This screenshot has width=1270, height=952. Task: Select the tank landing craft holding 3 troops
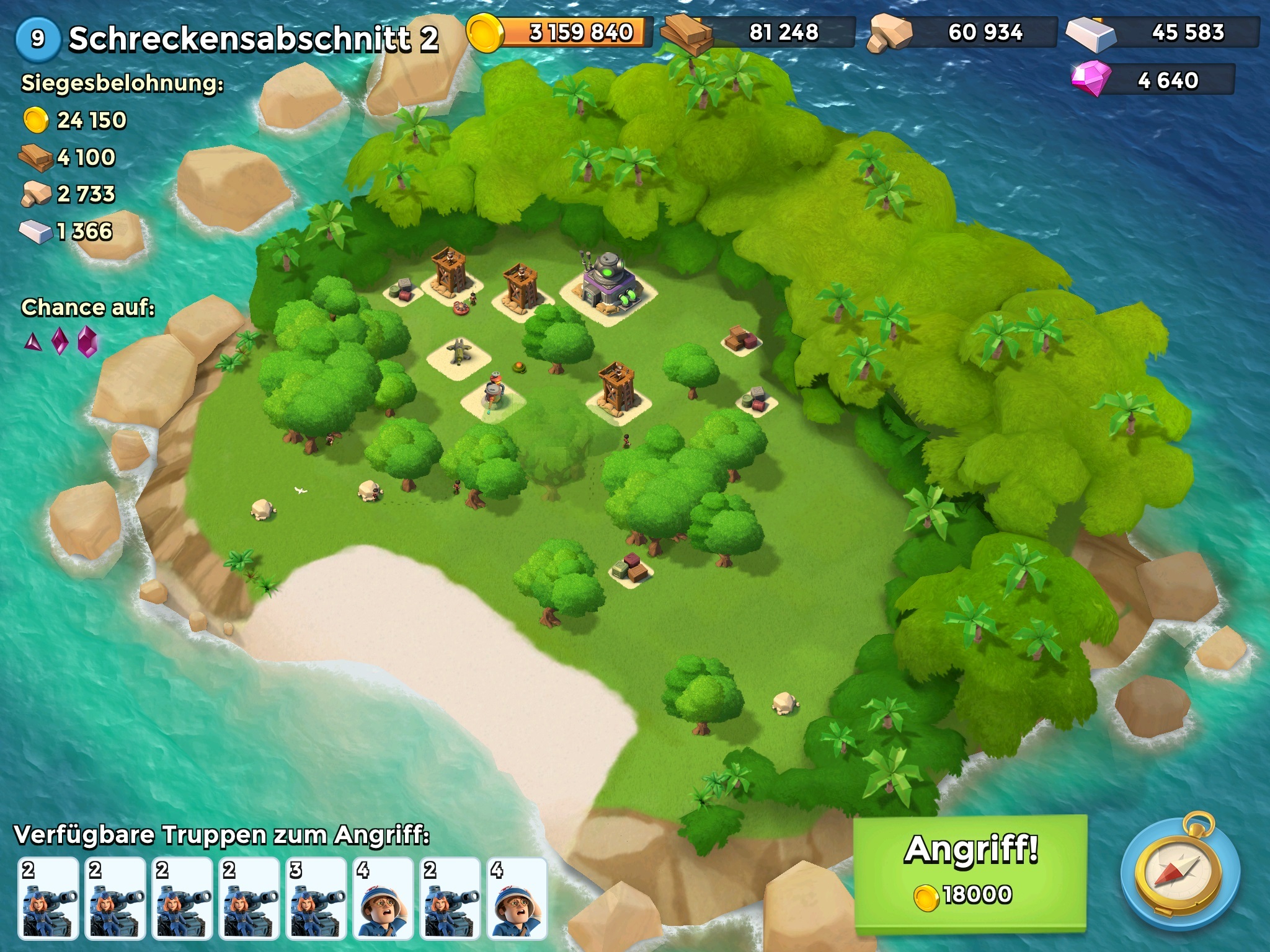[x=316, y=898]
